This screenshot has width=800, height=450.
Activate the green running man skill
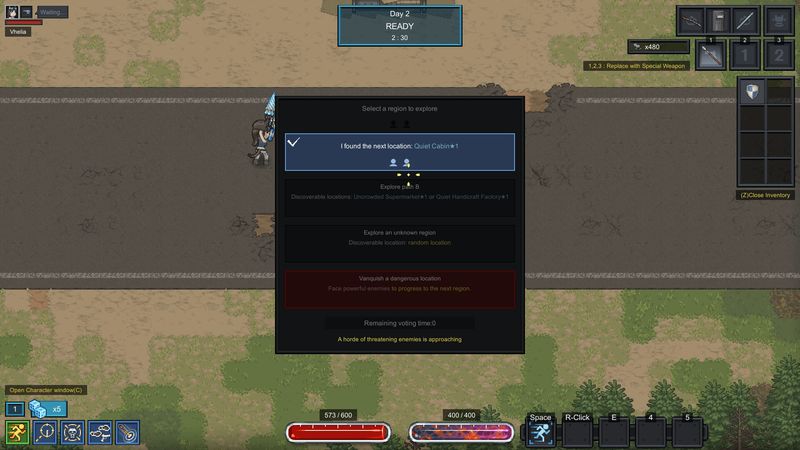tap(17, 432)
